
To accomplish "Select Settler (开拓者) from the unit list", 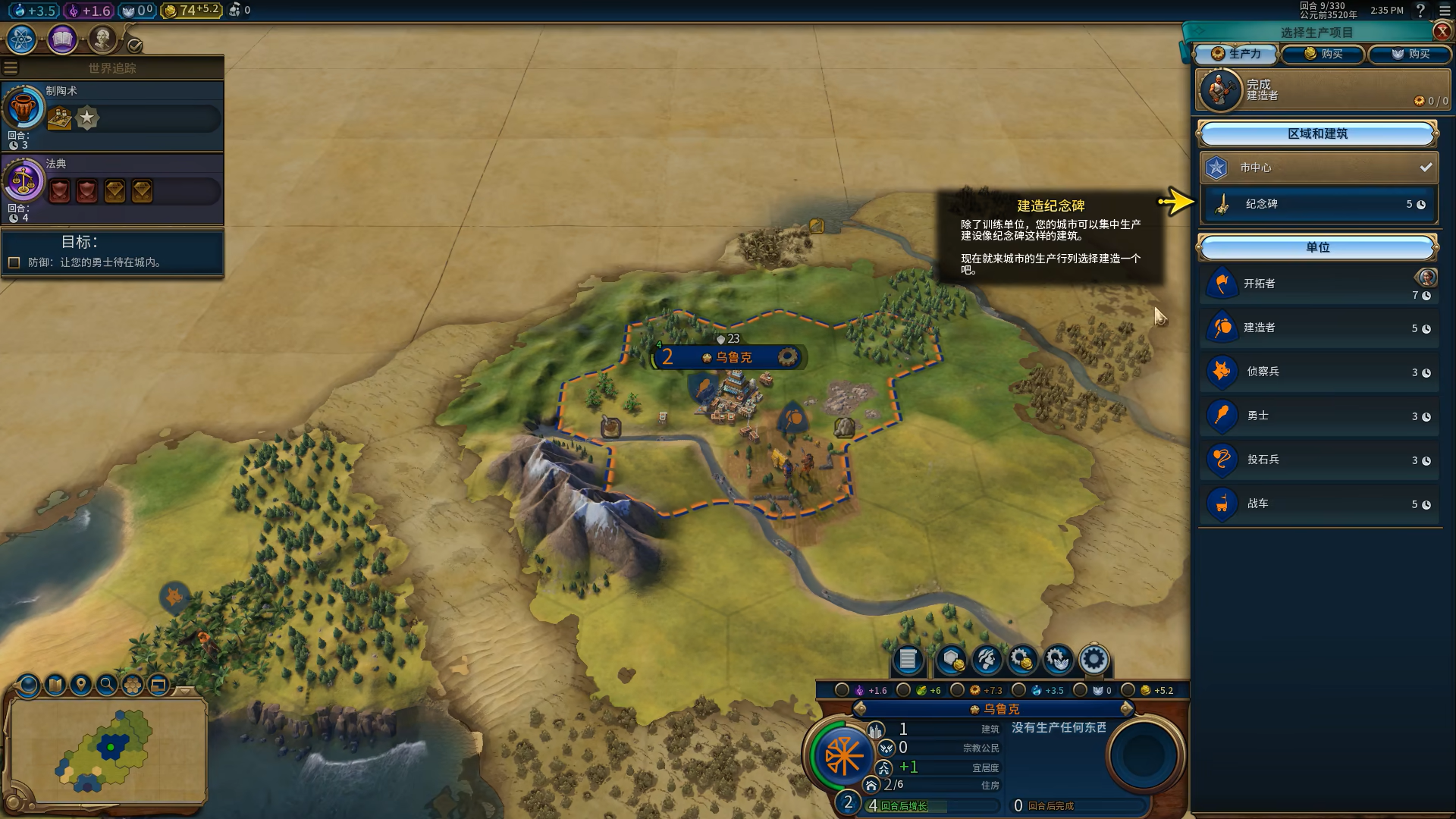I will (1318, 284).
